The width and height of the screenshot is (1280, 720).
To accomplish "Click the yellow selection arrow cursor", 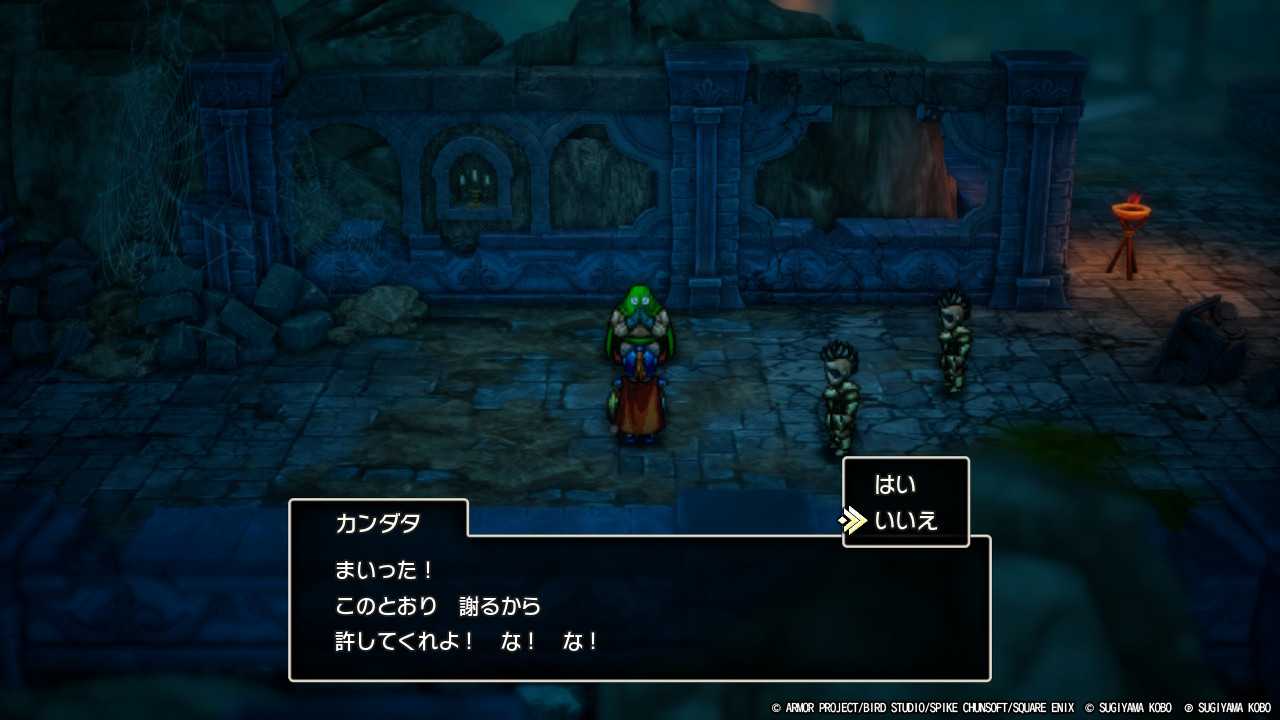I will tap(853, 519).
